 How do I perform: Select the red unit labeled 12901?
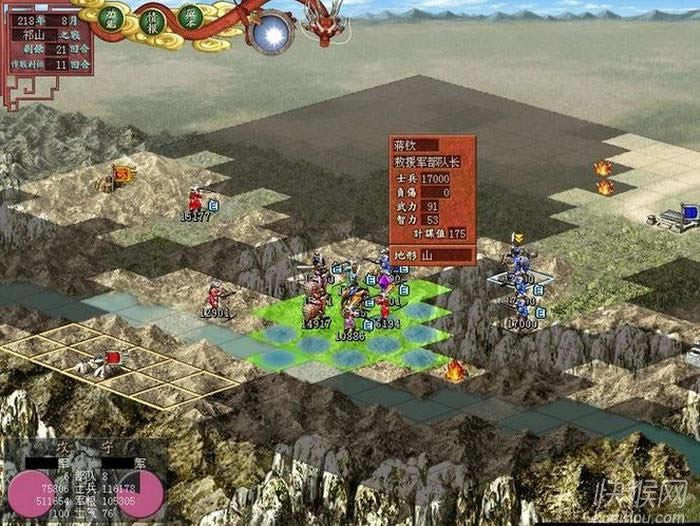(214, 296)
